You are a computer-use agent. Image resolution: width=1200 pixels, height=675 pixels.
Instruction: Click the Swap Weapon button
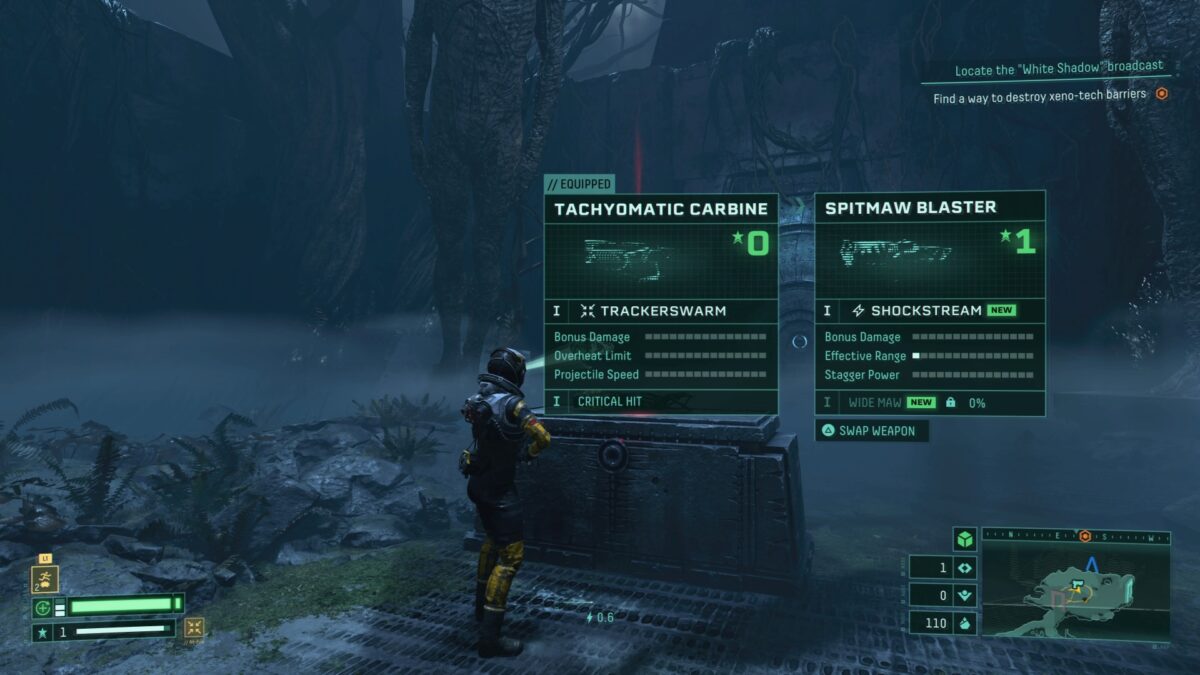(872, 431)
